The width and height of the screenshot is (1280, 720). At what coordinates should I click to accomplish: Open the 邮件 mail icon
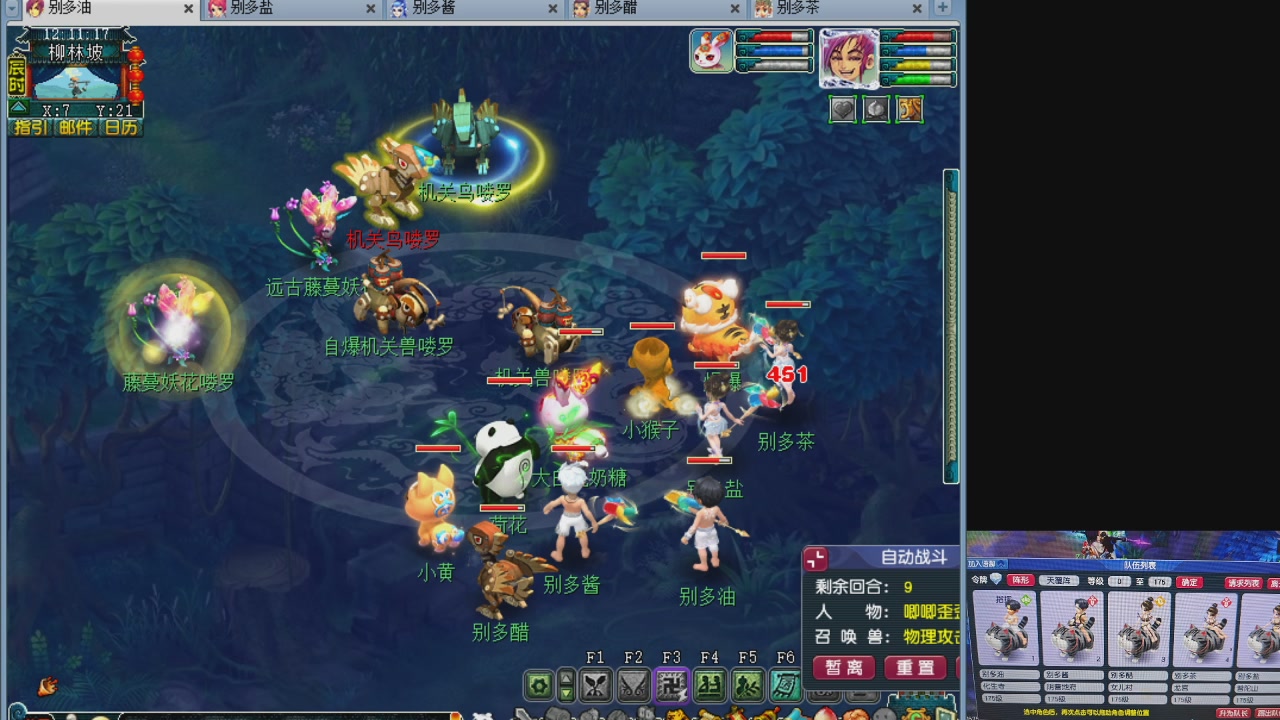(x=73, y=128)
